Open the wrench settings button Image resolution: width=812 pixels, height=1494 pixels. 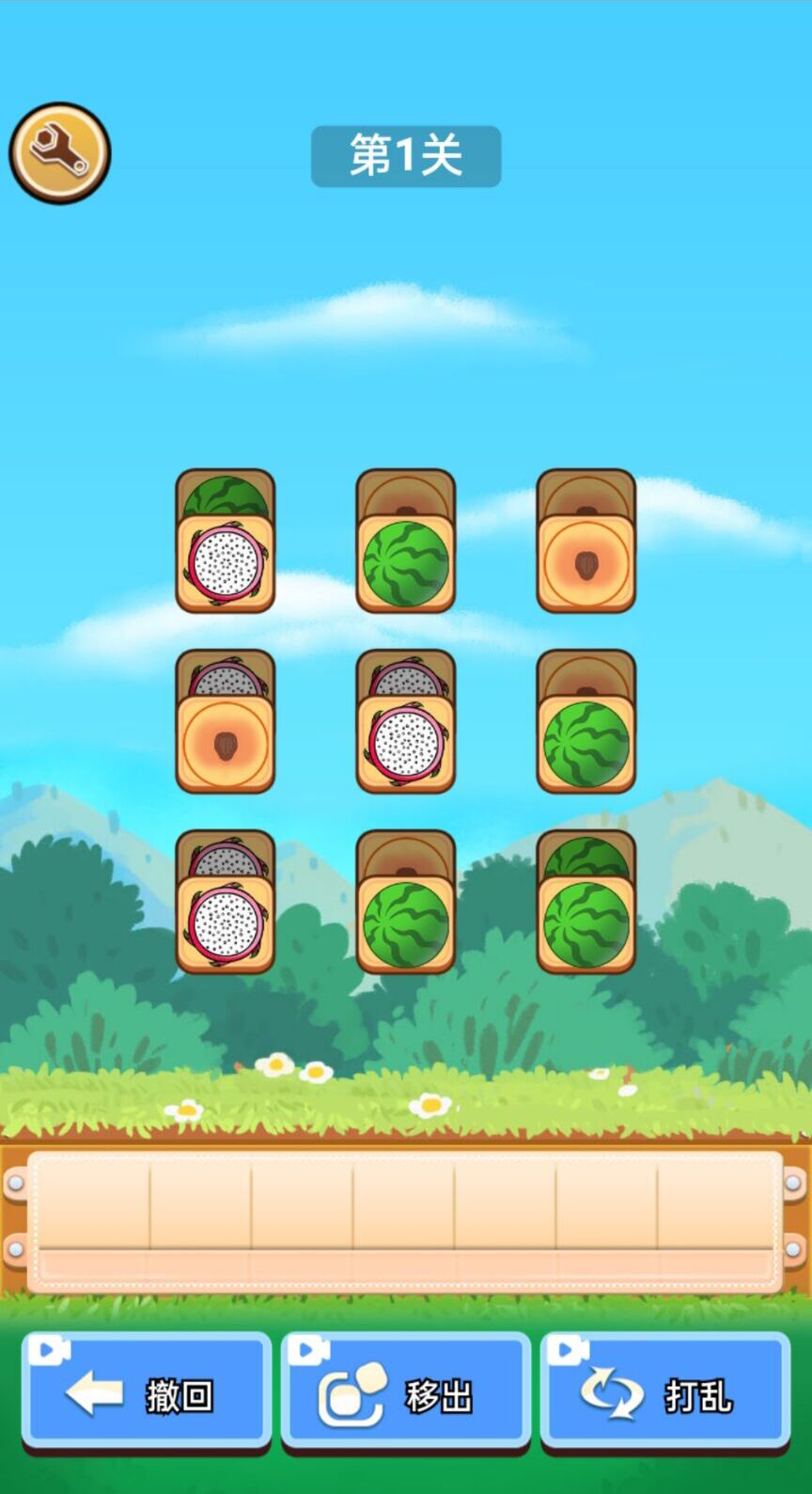pyautogui.click(x=60, y=153)
